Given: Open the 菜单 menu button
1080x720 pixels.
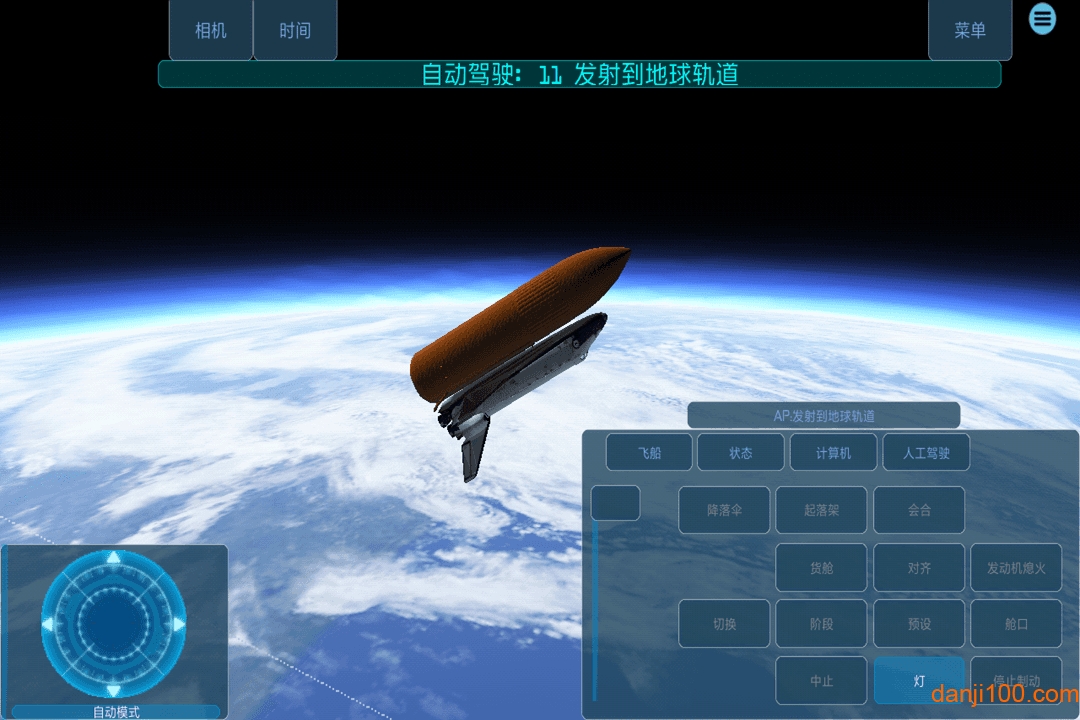Looking at the screenshot, I should [970, 31].
